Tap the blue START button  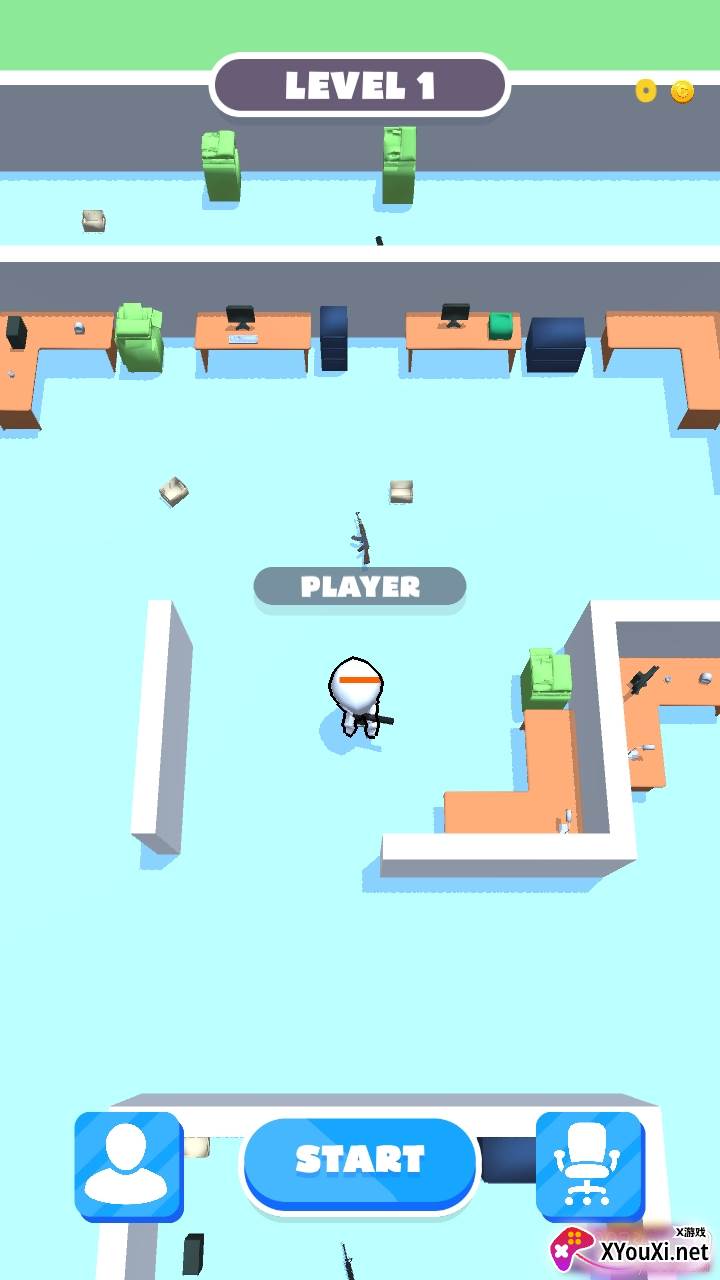tap(360, 1161)
